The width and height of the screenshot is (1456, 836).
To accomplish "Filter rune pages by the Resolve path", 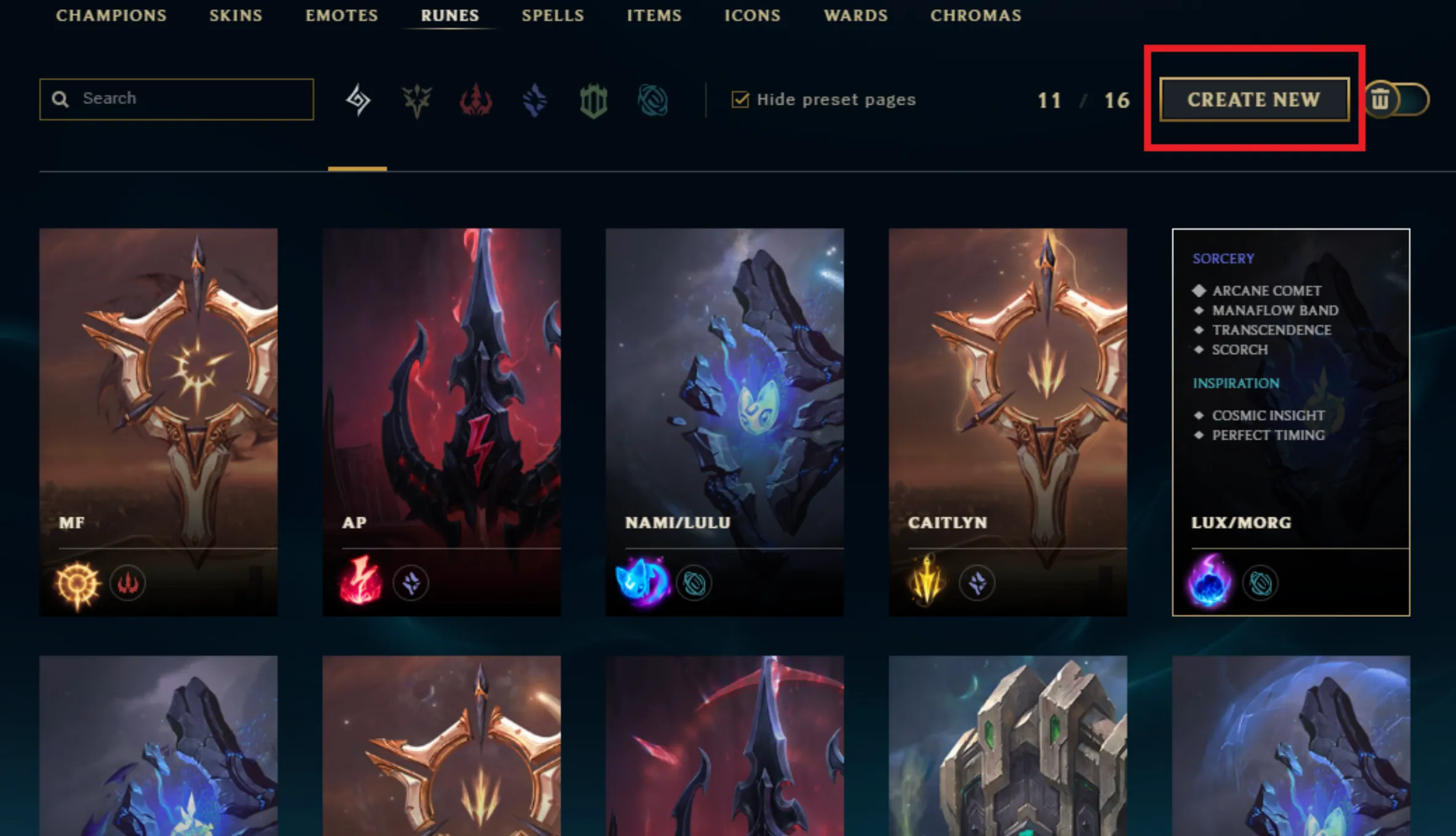I will (x=593, y=98).
